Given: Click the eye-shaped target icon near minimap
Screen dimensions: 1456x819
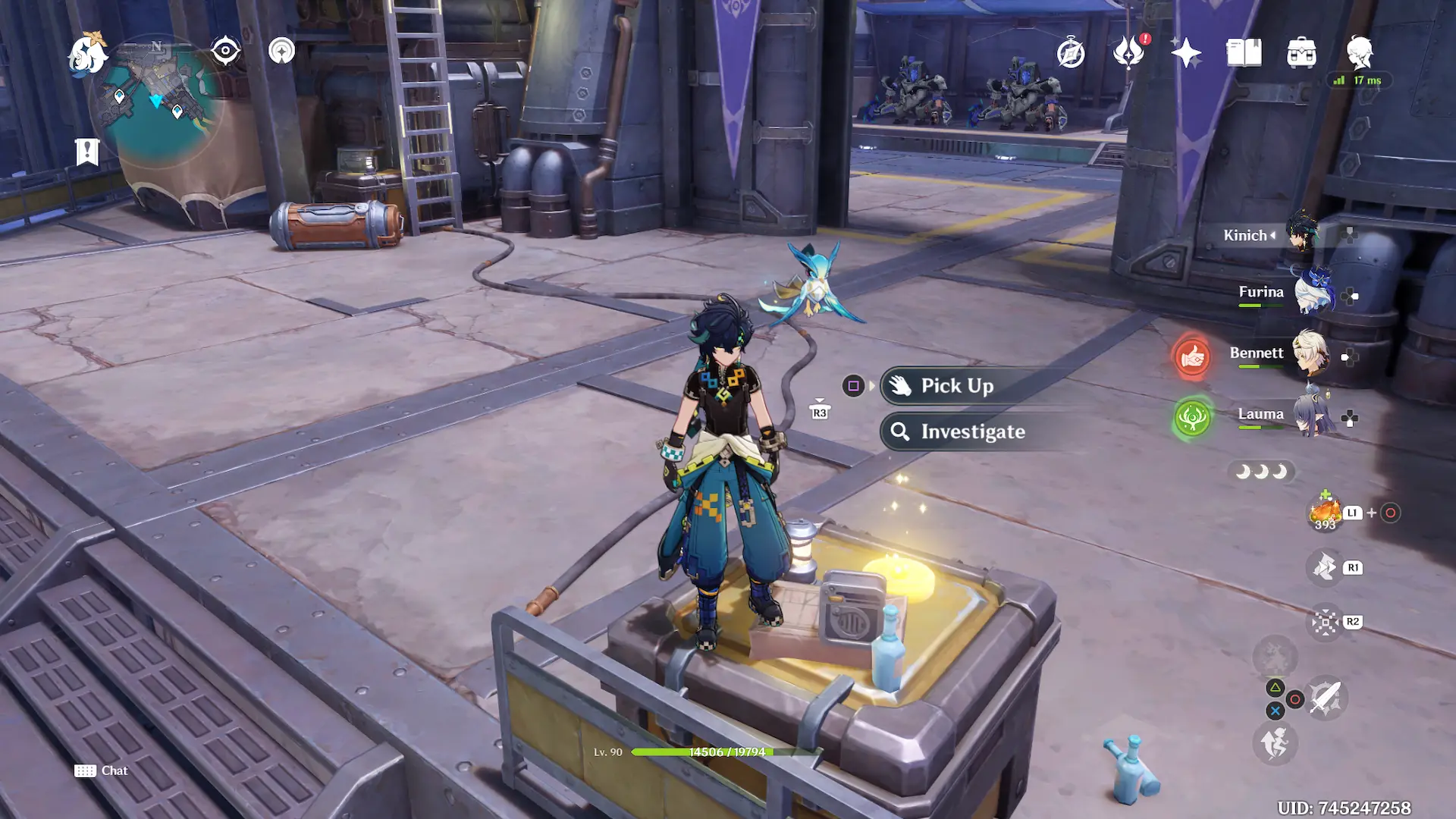Looking at the screenshot, I should pyautogui.click(x=225, y=51).
